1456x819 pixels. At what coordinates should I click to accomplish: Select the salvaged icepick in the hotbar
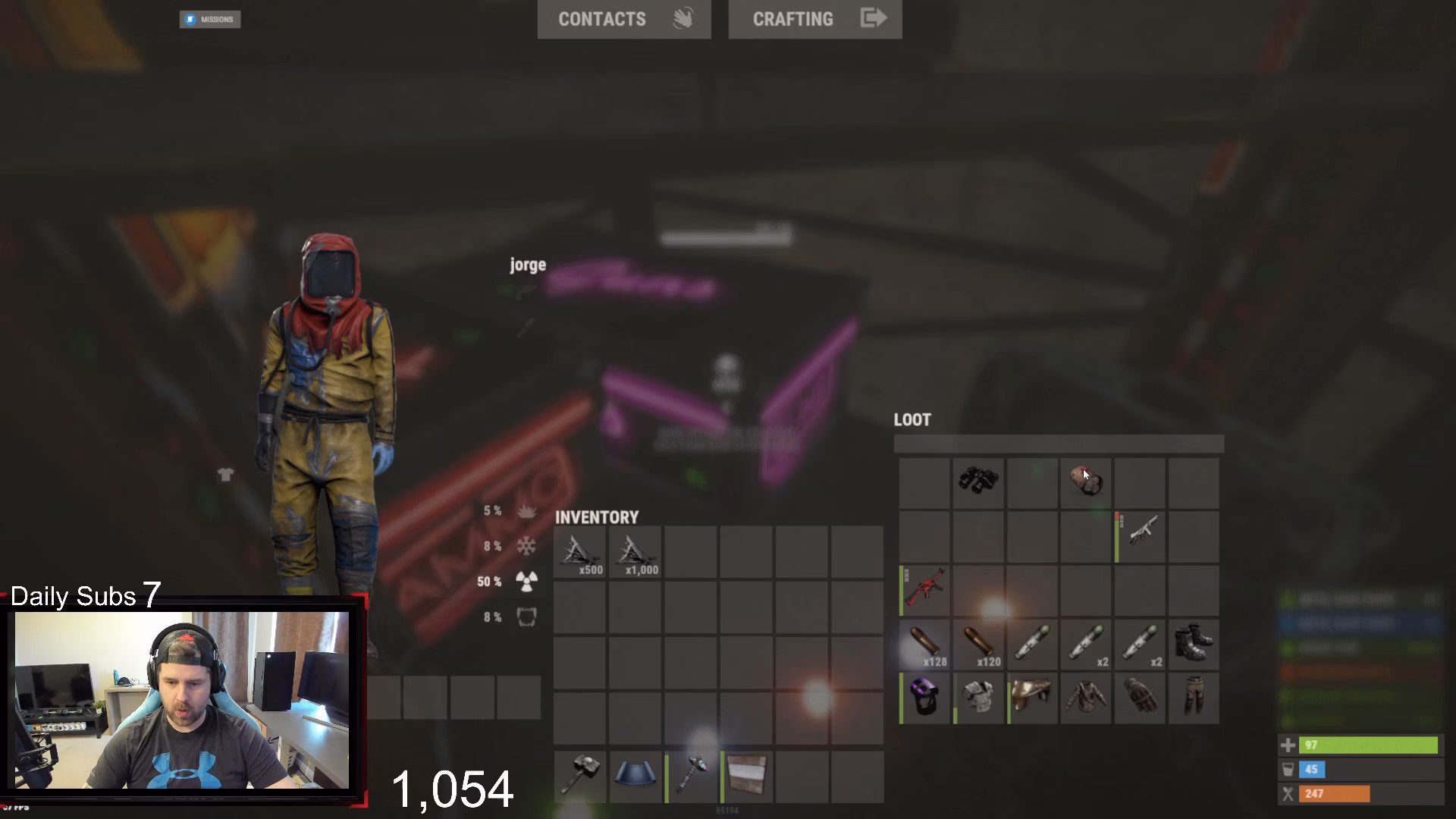point(690,775)
